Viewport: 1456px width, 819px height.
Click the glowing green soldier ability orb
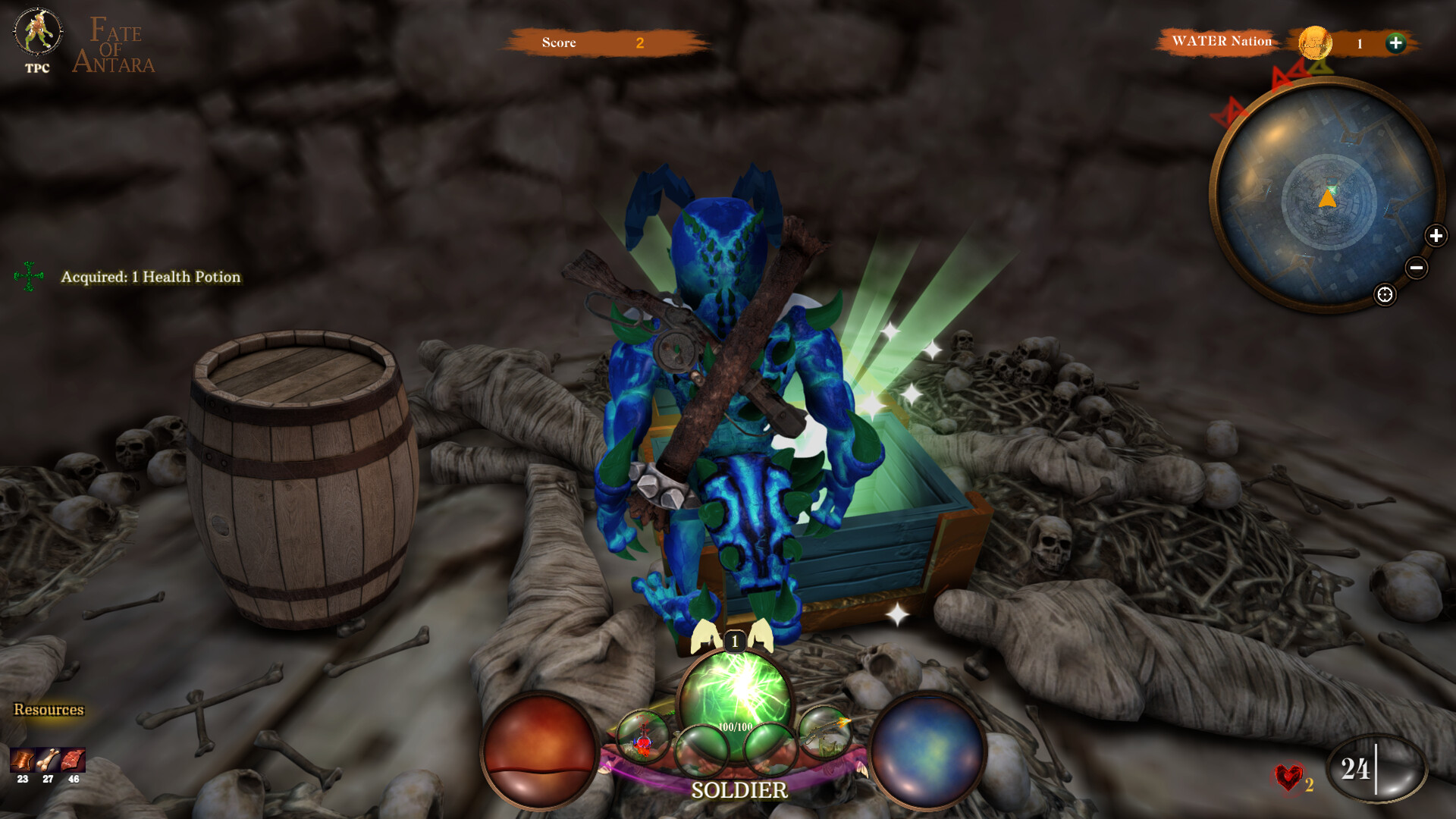click(732, 686)
